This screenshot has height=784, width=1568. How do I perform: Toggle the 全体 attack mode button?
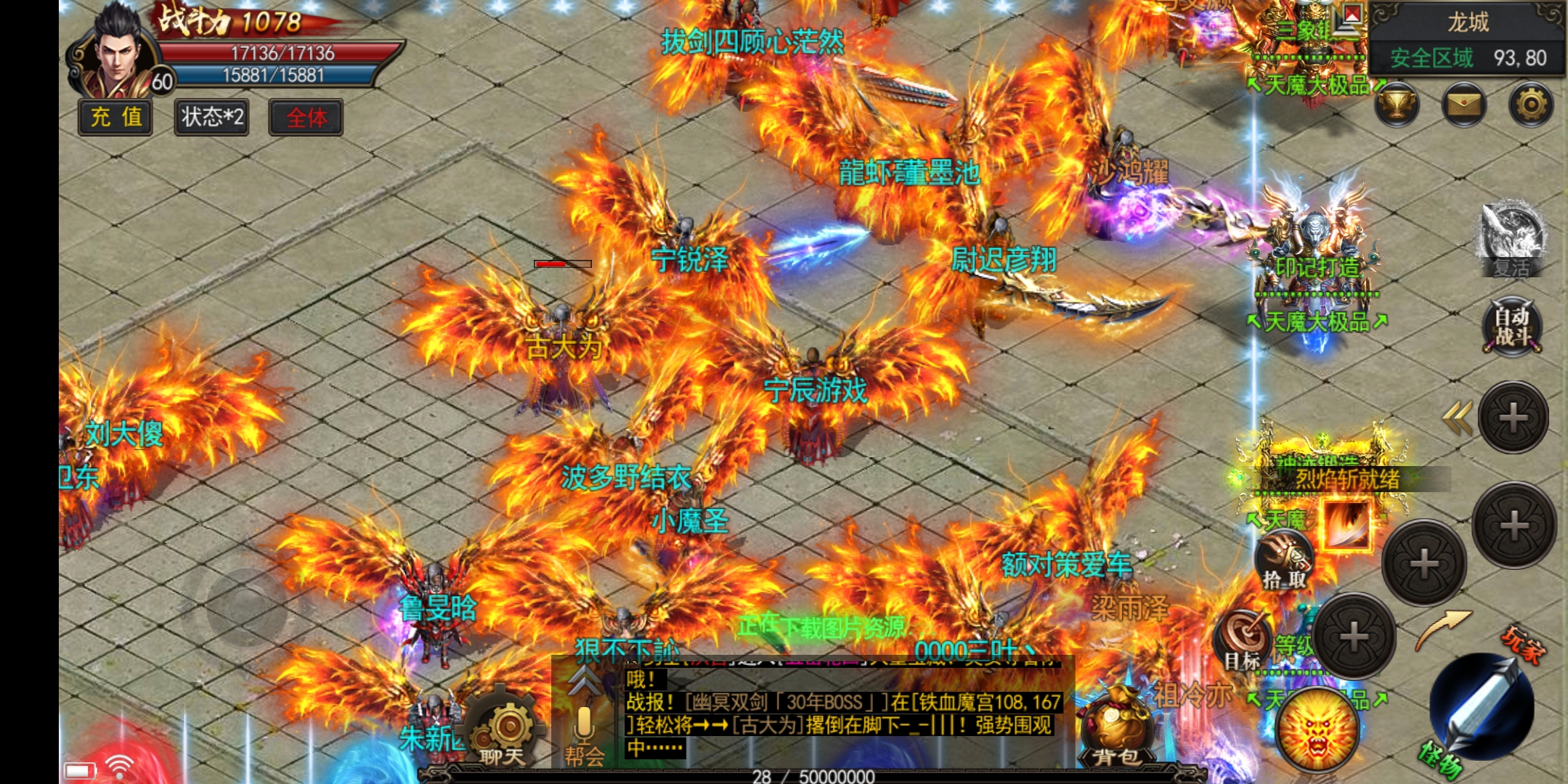(306, 118)
